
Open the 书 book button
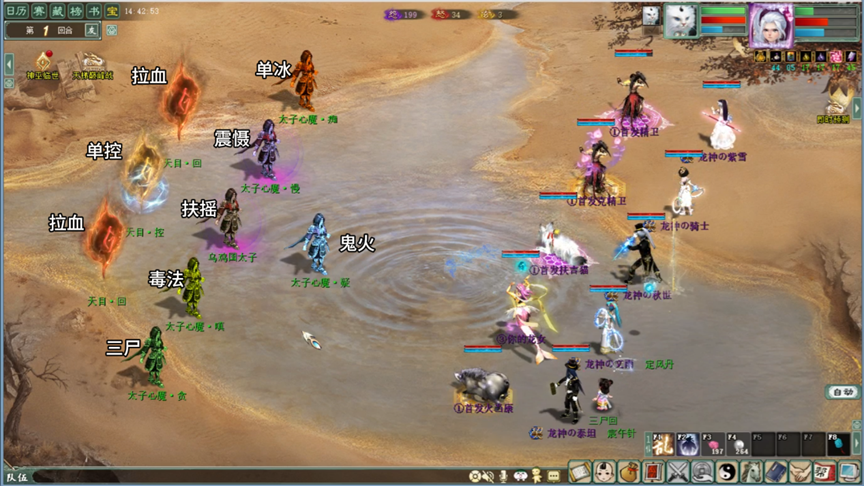[x=93, y=10]
